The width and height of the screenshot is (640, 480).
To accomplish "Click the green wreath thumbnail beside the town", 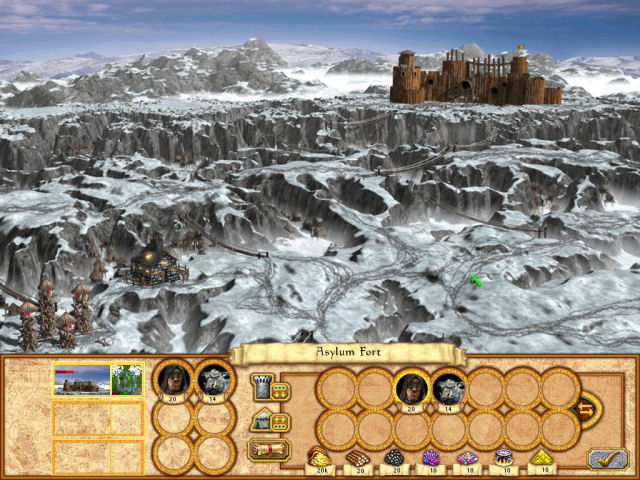I will pos(126,379).
